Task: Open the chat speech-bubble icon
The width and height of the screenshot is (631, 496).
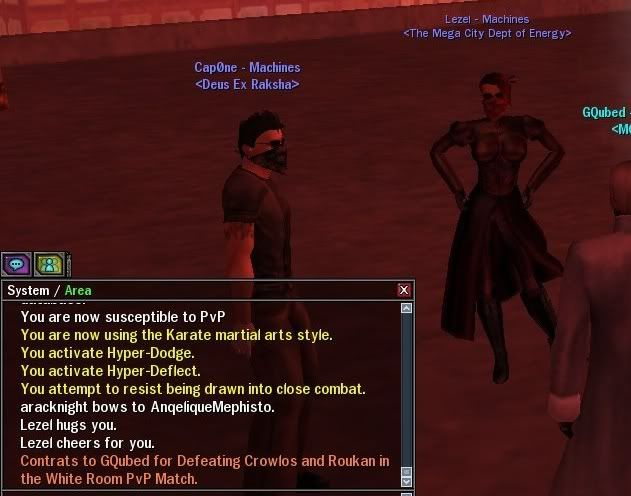Action: pos(16,265)
